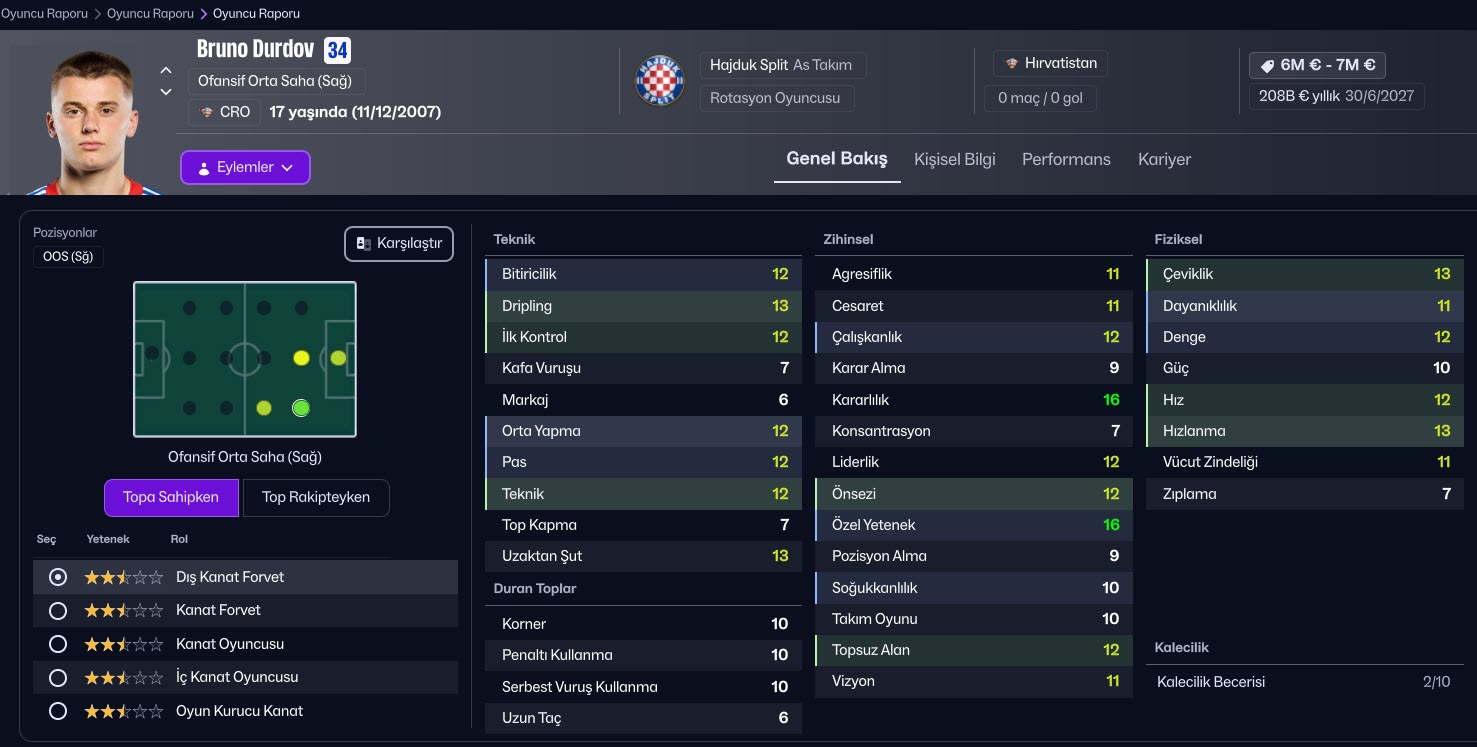Click the Hırvatistan national team link
Screen dimensions: 1477x747
(1051, 64)
